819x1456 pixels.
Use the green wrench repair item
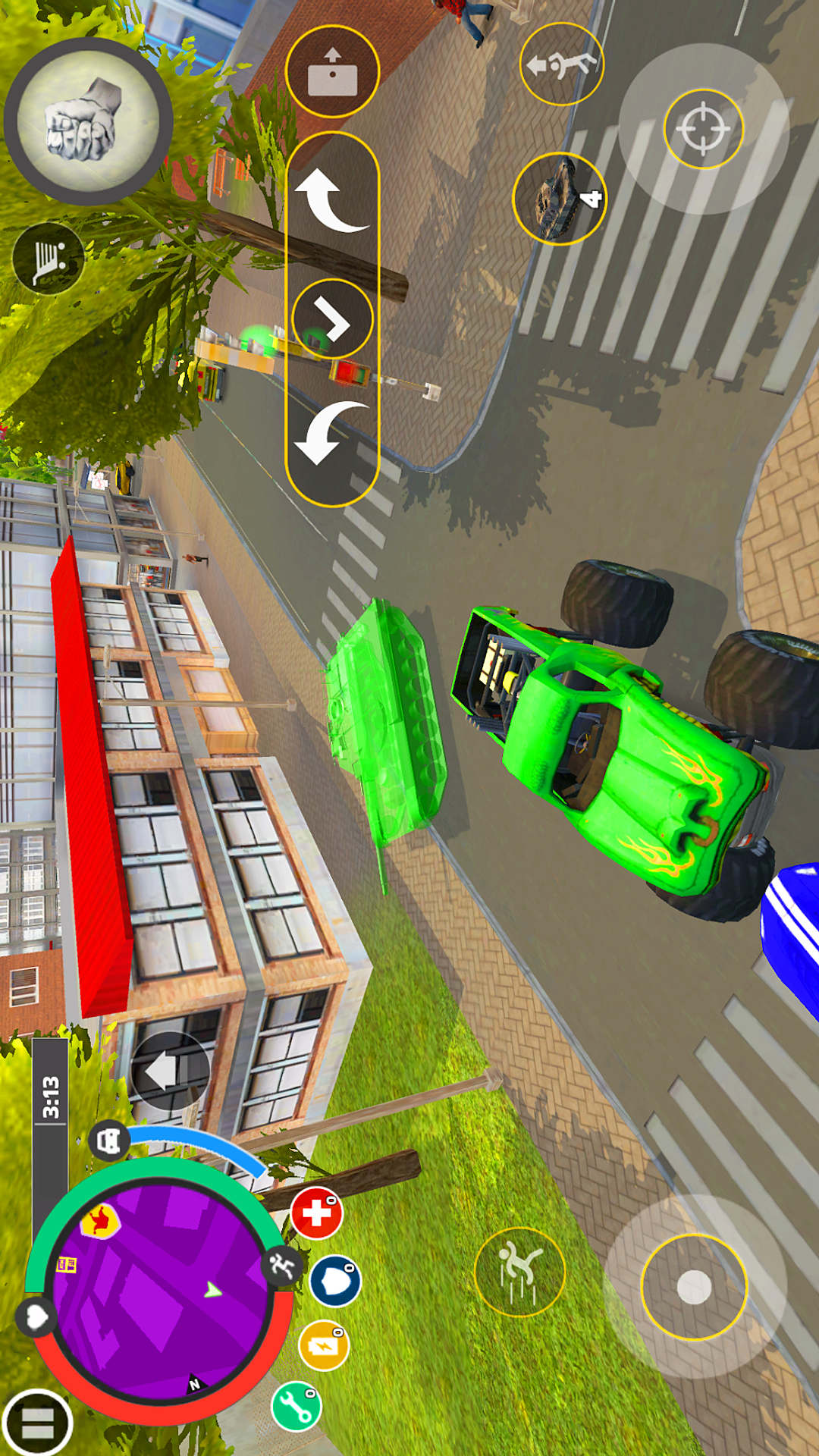pos(297,1406)
